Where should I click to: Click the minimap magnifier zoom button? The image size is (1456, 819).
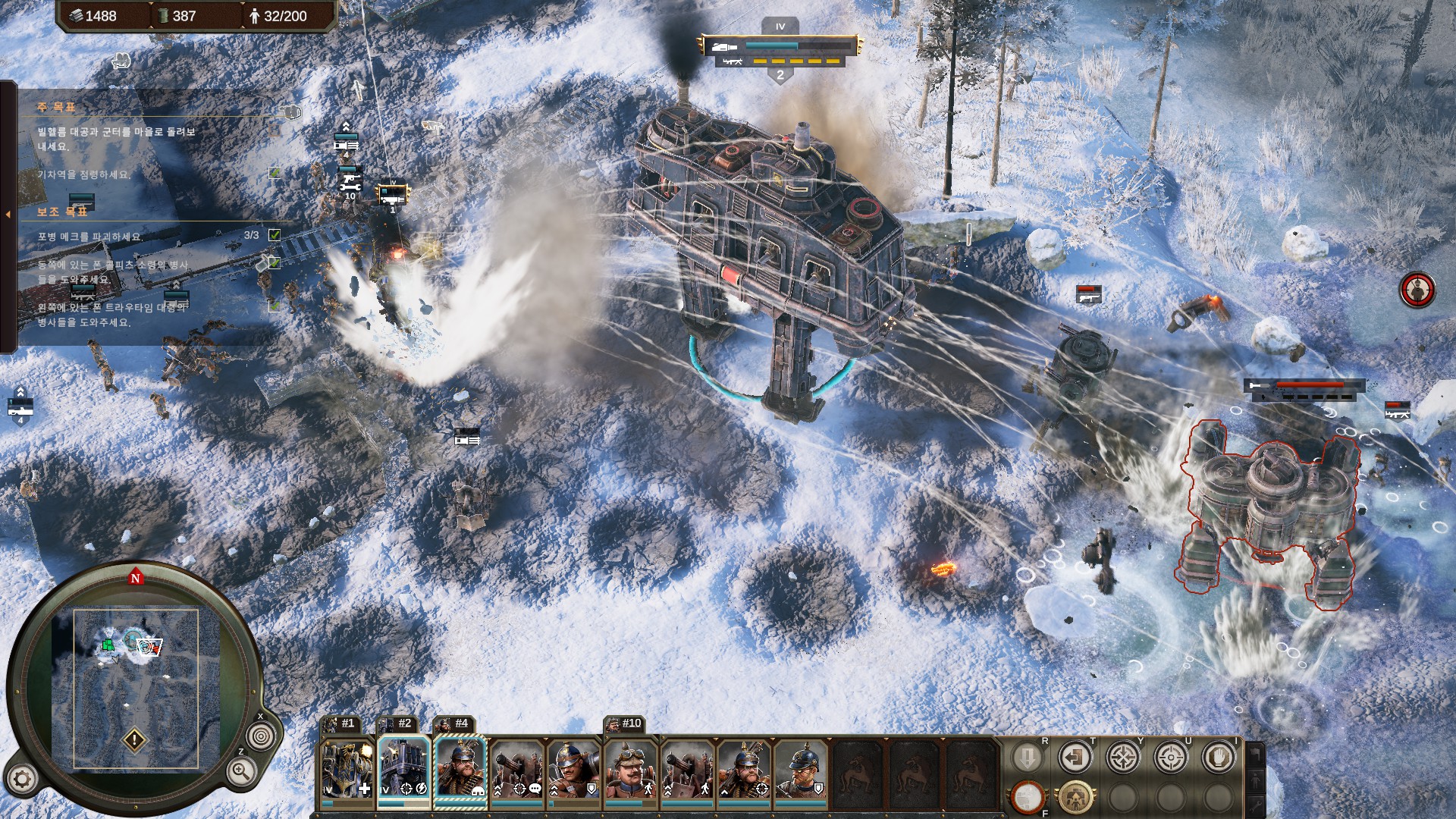(240, 772)
